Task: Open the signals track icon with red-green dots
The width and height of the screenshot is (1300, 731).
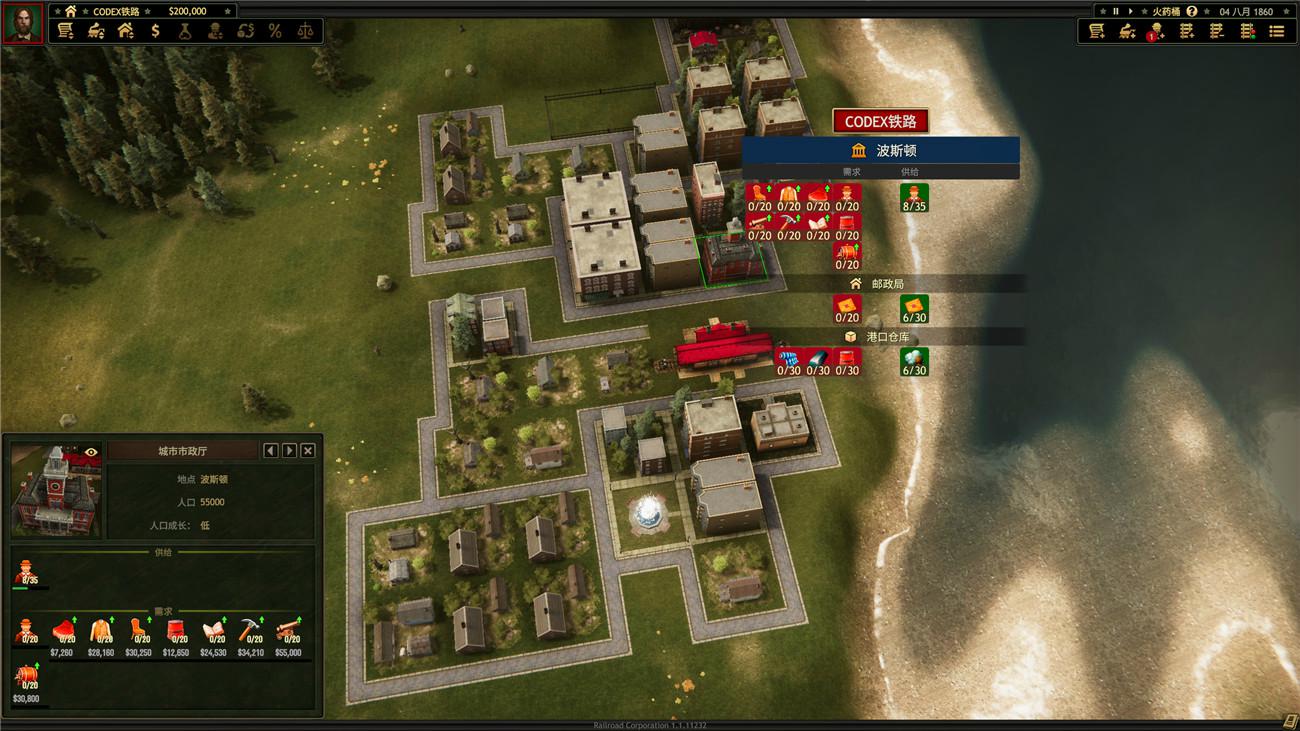Action: [x=1246, y=31]
